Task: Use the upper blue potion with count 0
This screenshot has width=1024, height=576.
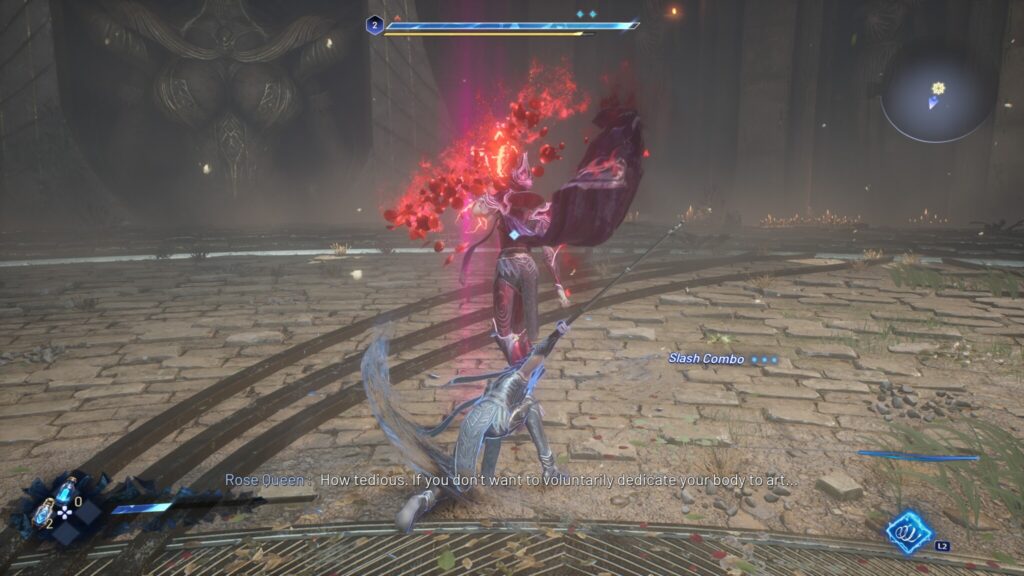Action: tap(65, 490)
